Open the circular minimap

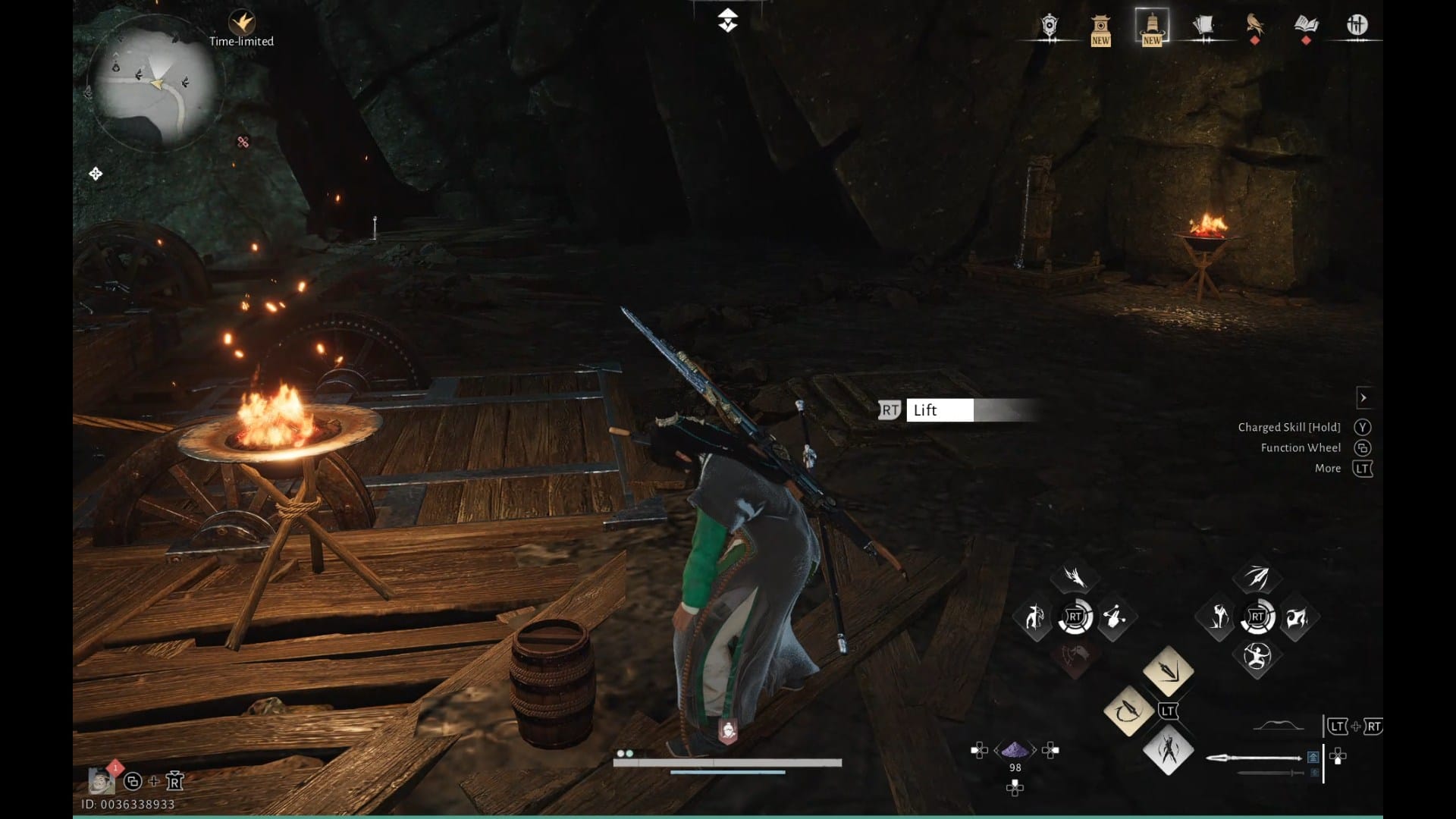155,89
